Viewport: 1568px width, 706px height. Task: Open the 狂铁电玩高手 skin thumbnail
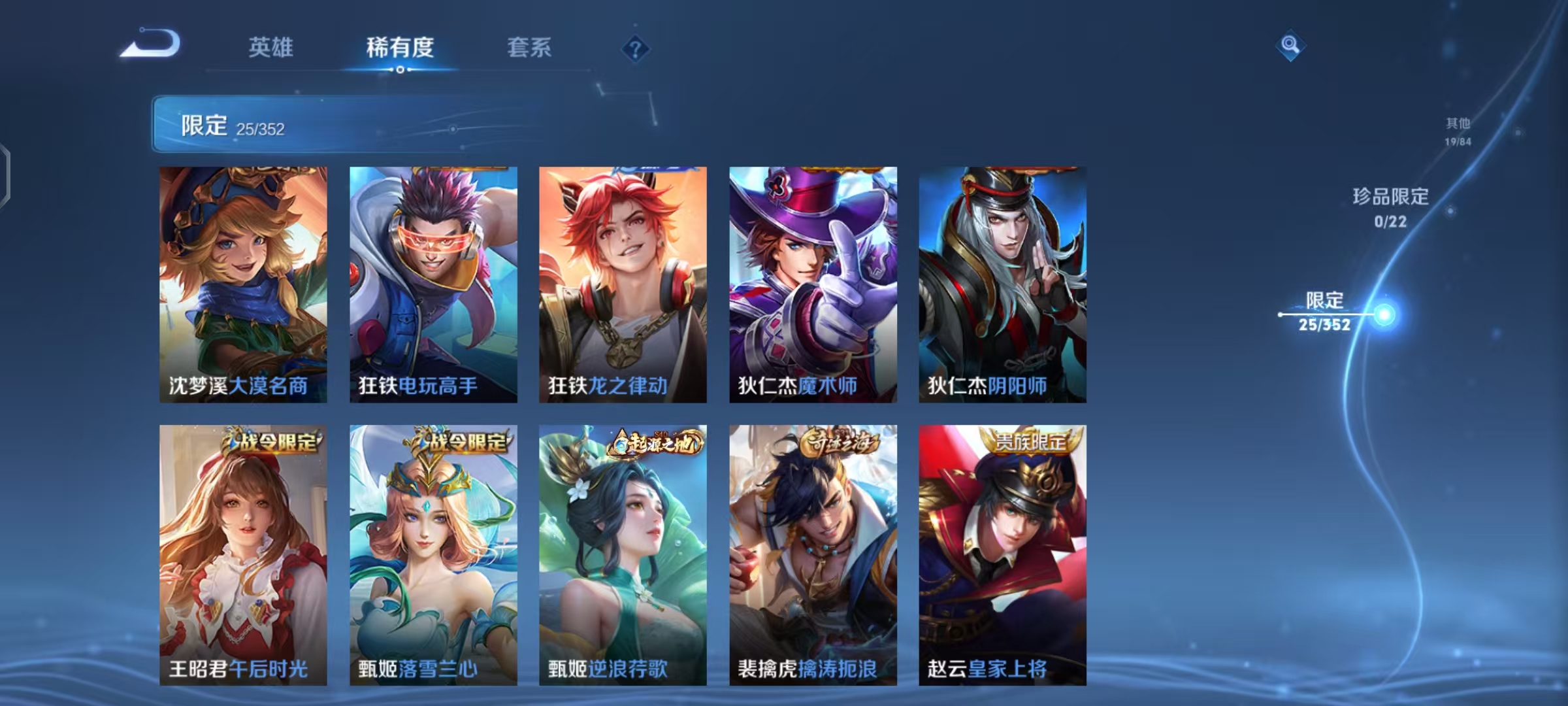pos(431,284)
